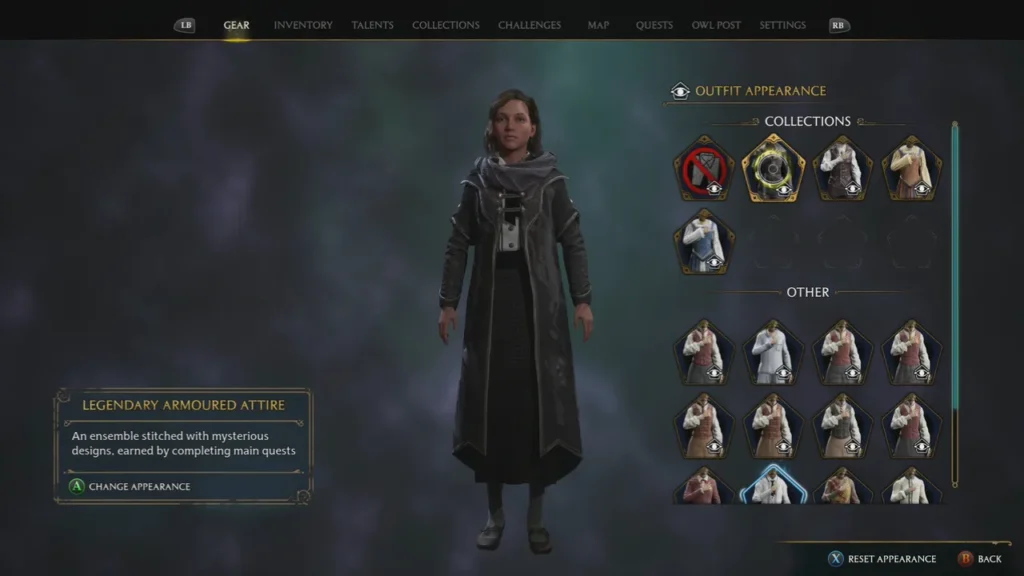Click the outfit list scrollbar
Viewport: 1024px width, 576px height.
[x=955, y=300]
